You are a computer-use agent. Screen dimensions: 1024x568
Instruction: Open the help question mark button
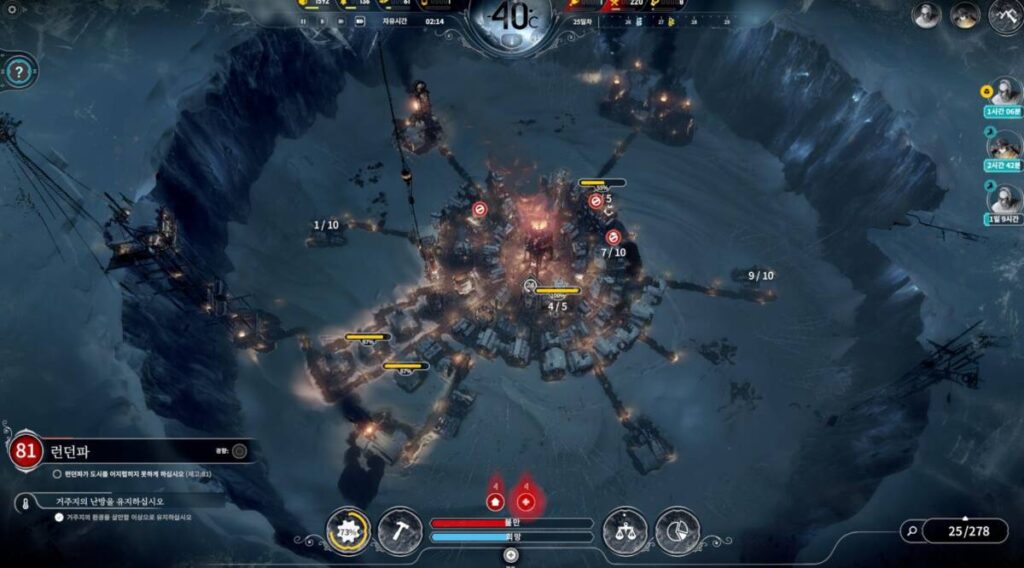pos(19,72)
